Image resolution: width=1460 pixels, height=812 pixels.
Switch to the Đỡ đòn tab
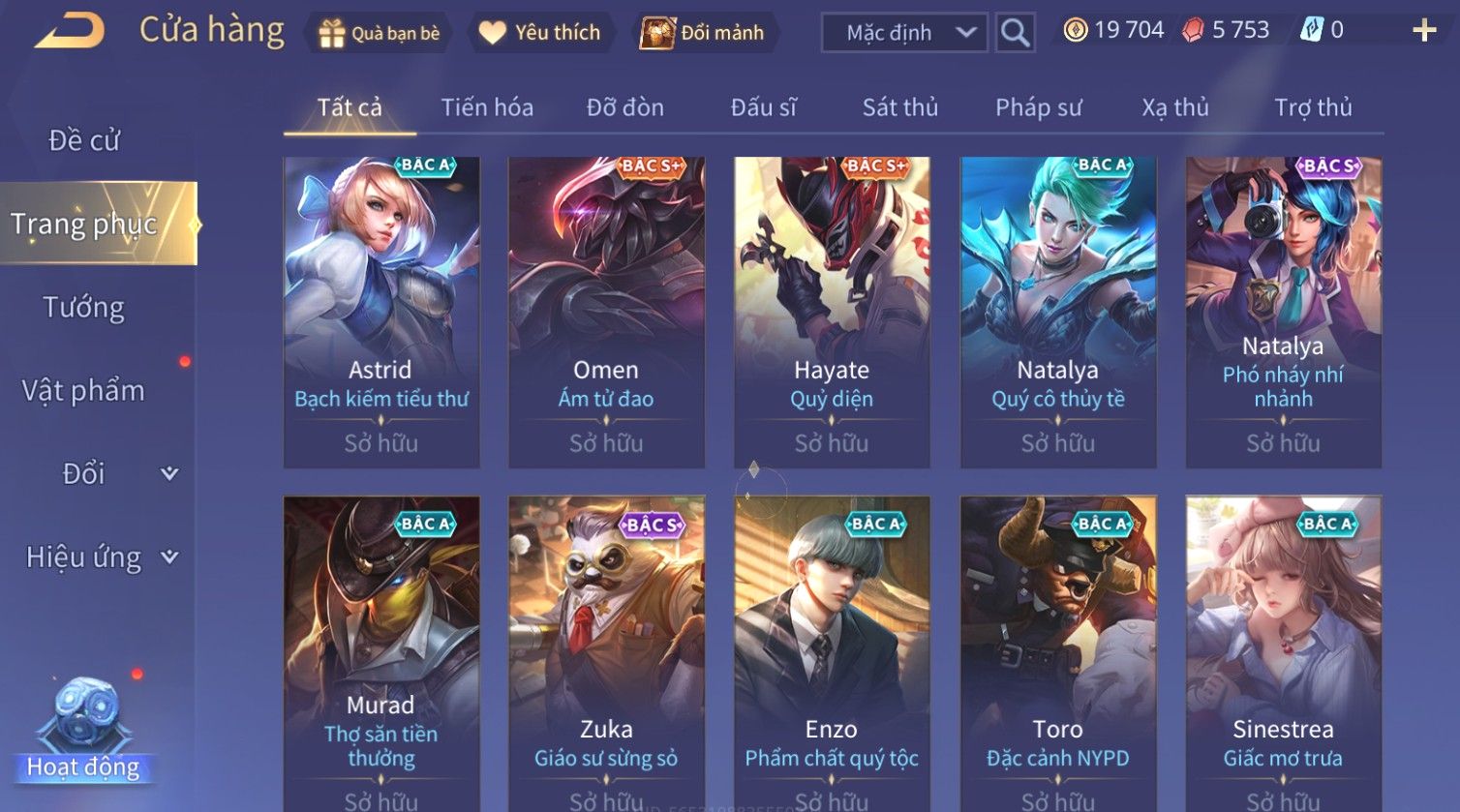pos(624,107)
